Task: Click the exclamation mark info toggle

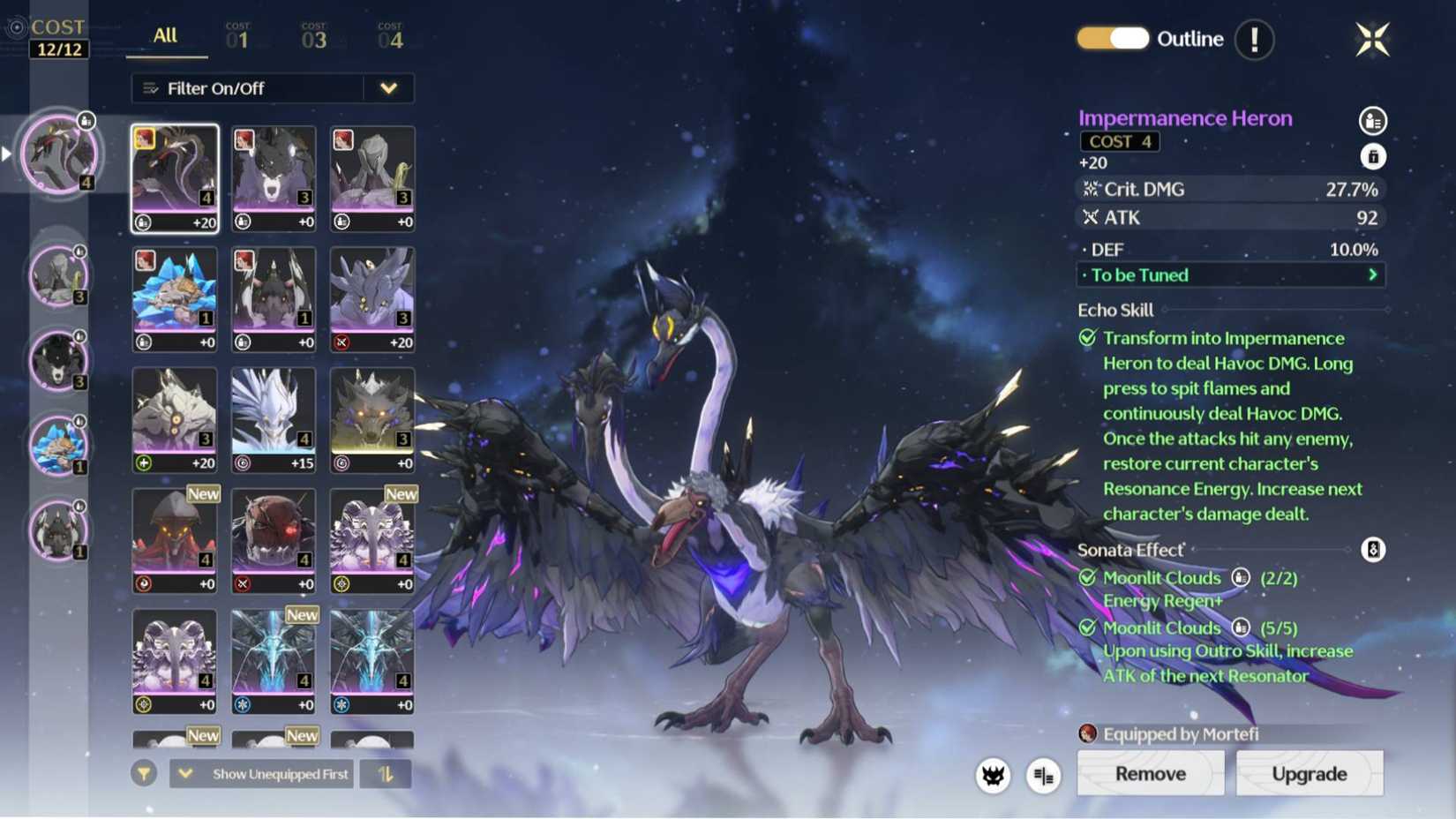Action: tap(1254, 39)
